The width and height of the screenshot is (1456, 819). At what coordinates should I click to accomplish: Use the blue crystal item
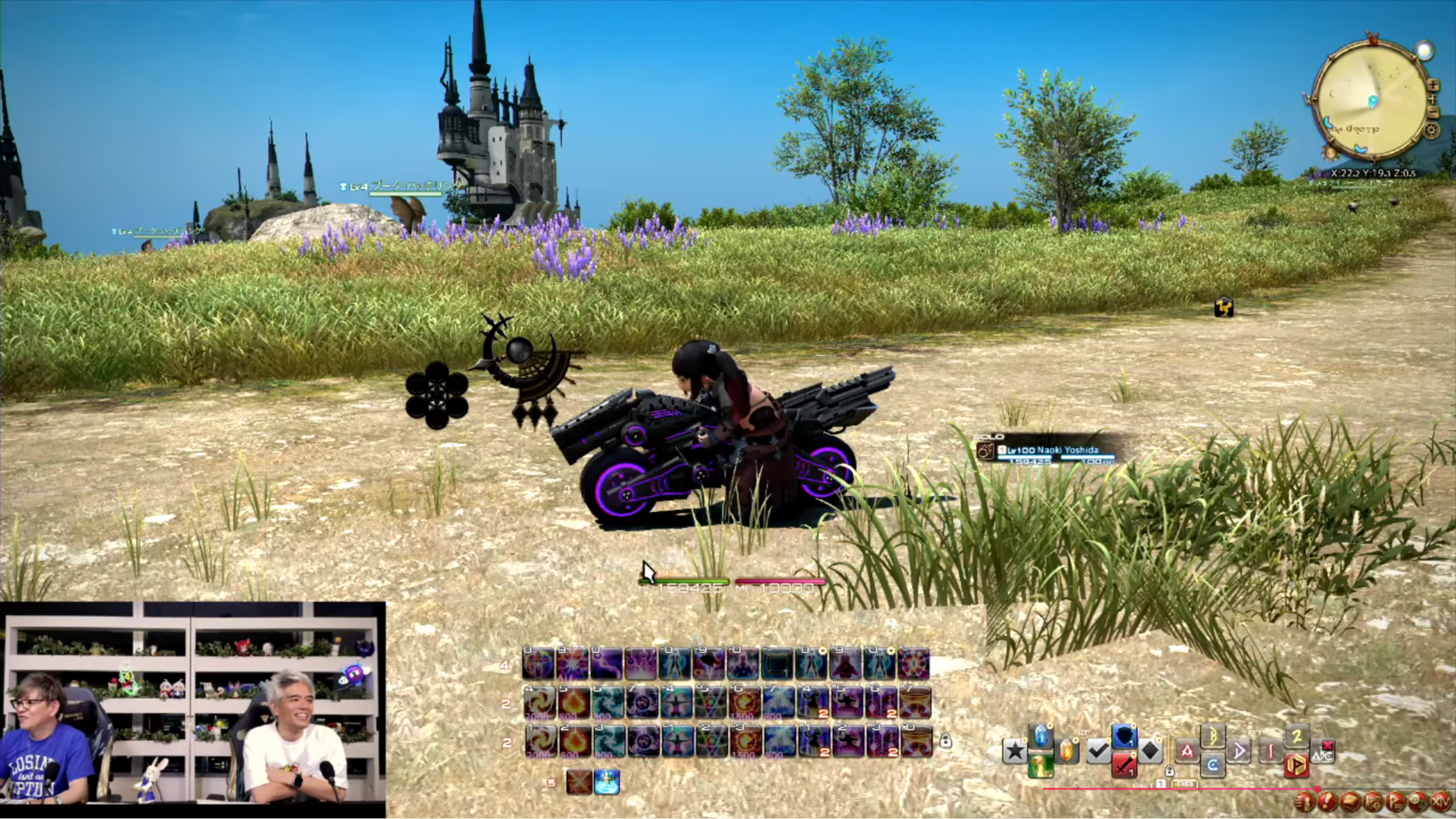(1041, 737)
